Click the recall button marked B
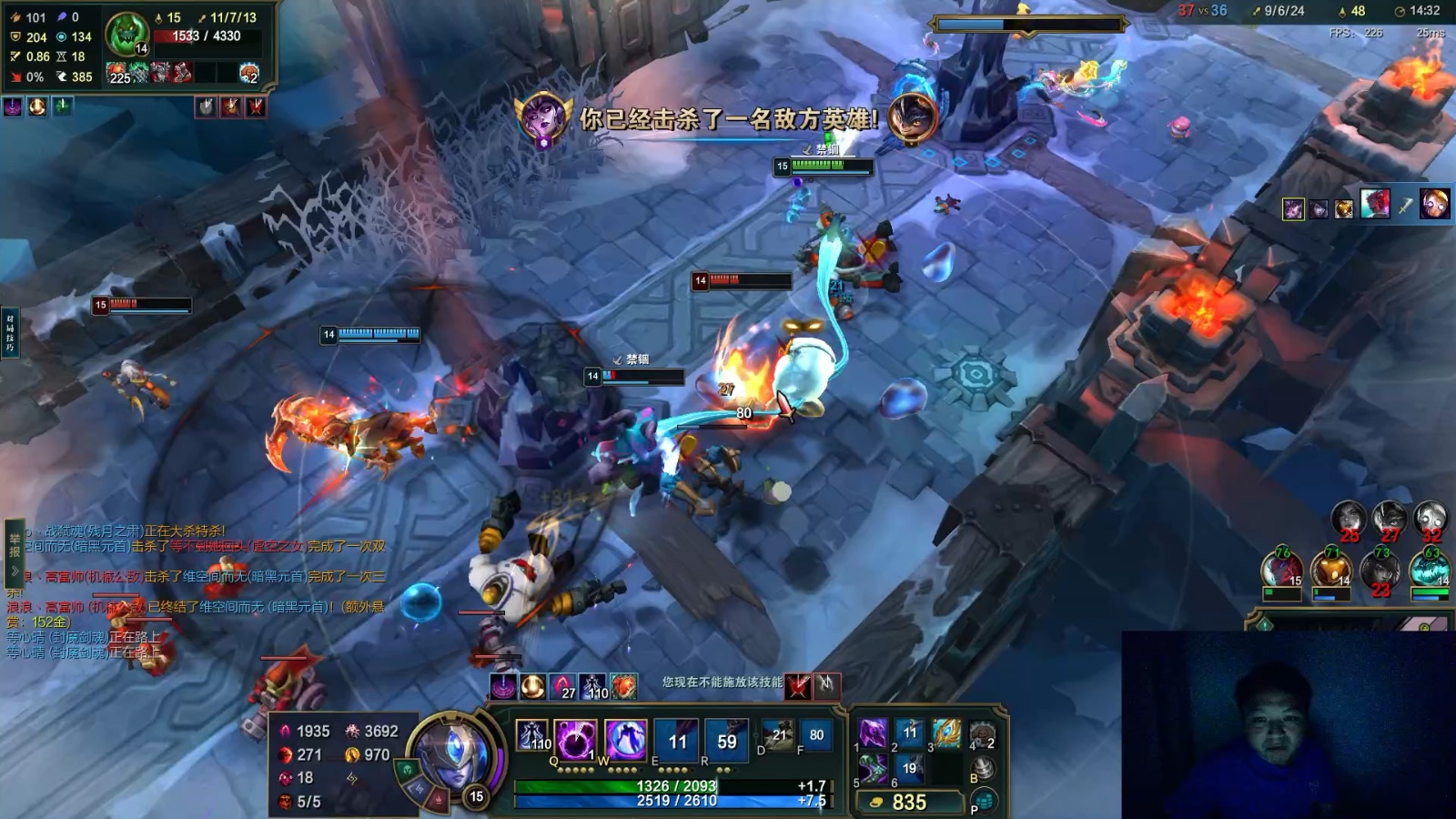This screenshot has width=1456, height=819. pos(982,769)
